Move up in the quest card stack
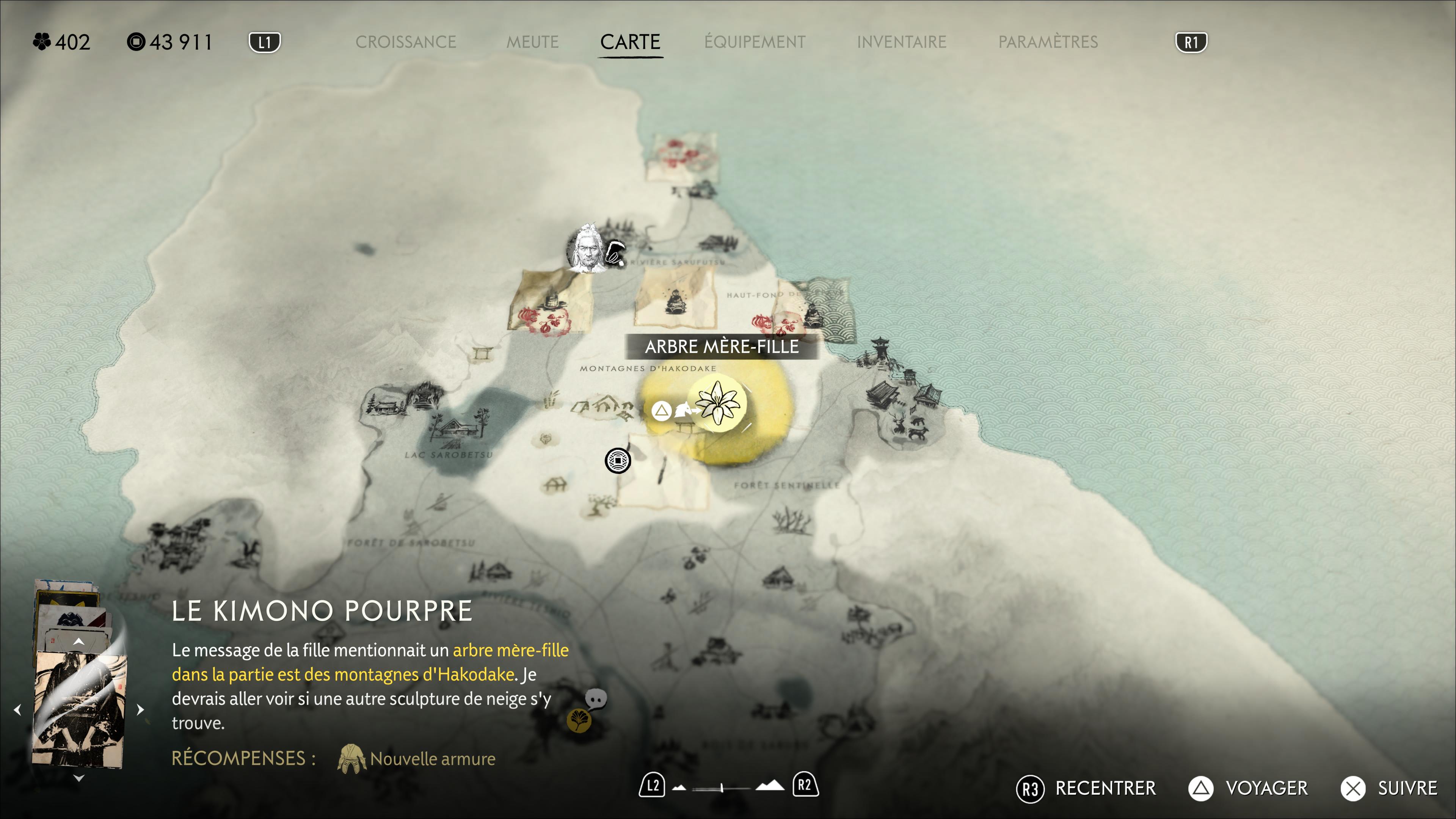This screenshot has width=1456, height=819. (78, 642)
